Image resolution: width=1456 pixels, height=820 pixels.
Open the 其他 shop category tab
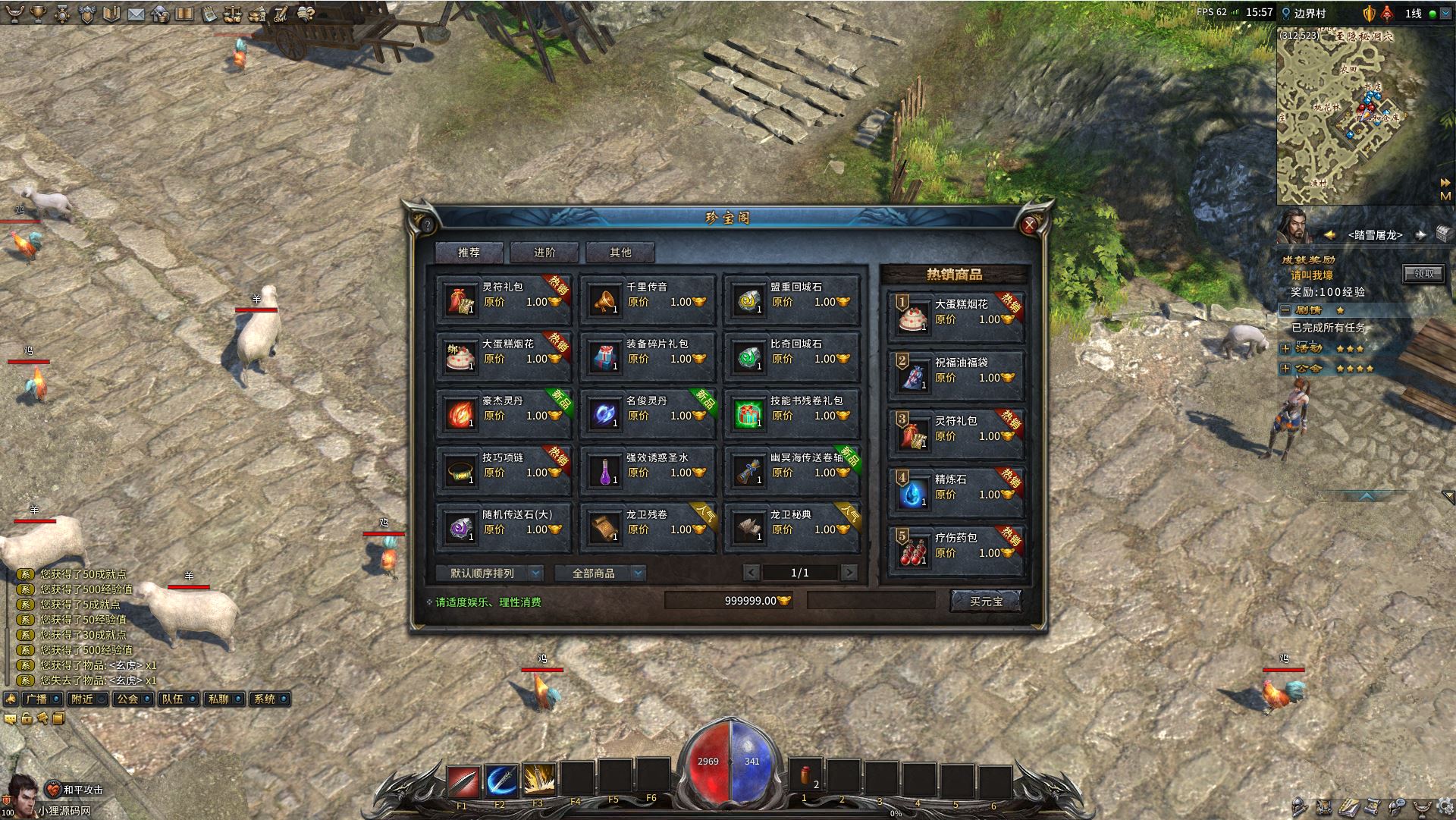pyautogui.click(x=620, y=253)
